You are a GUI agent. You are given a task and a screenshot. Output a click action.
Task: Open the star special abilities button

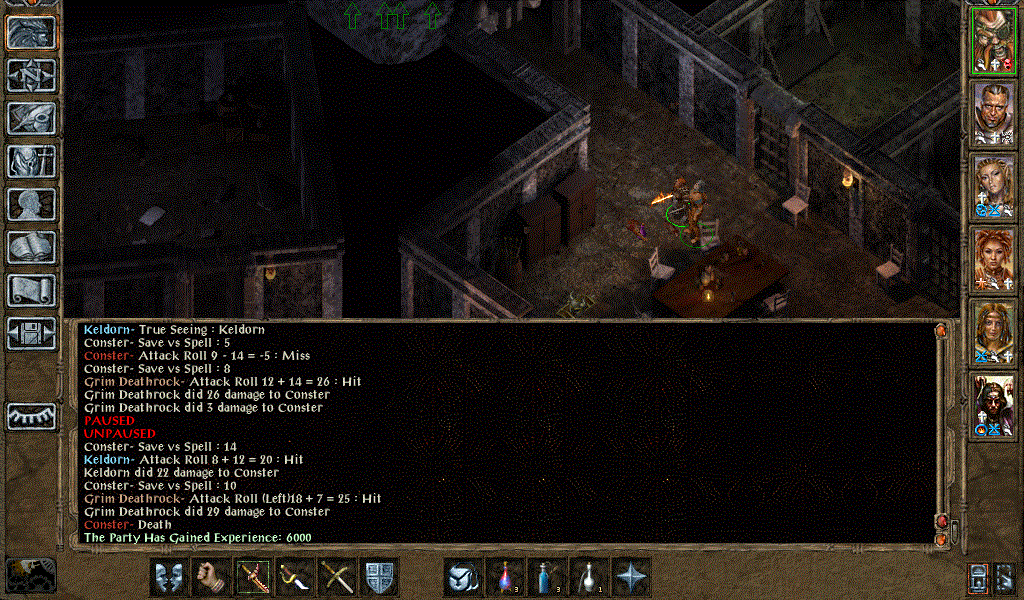click(632, 578)
